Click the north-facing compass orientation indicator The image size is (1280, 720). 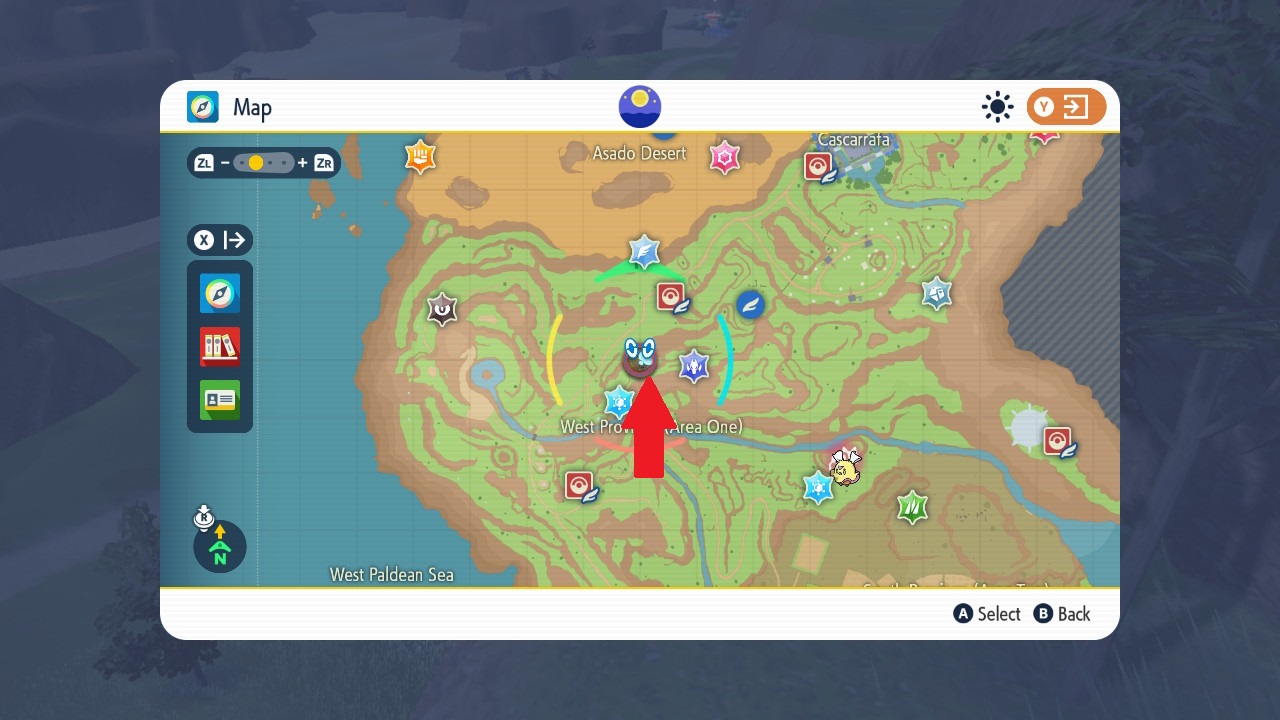[220, 546]
